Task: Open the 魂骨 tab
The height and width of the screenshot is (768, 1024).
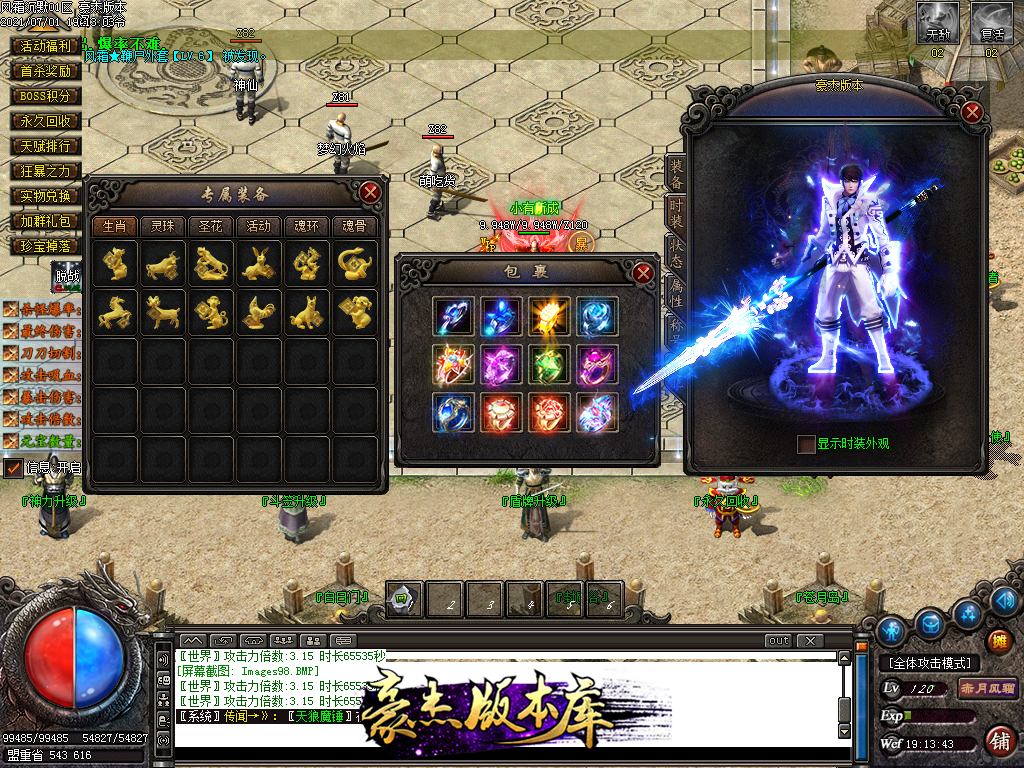Action: tap(355, 226)
